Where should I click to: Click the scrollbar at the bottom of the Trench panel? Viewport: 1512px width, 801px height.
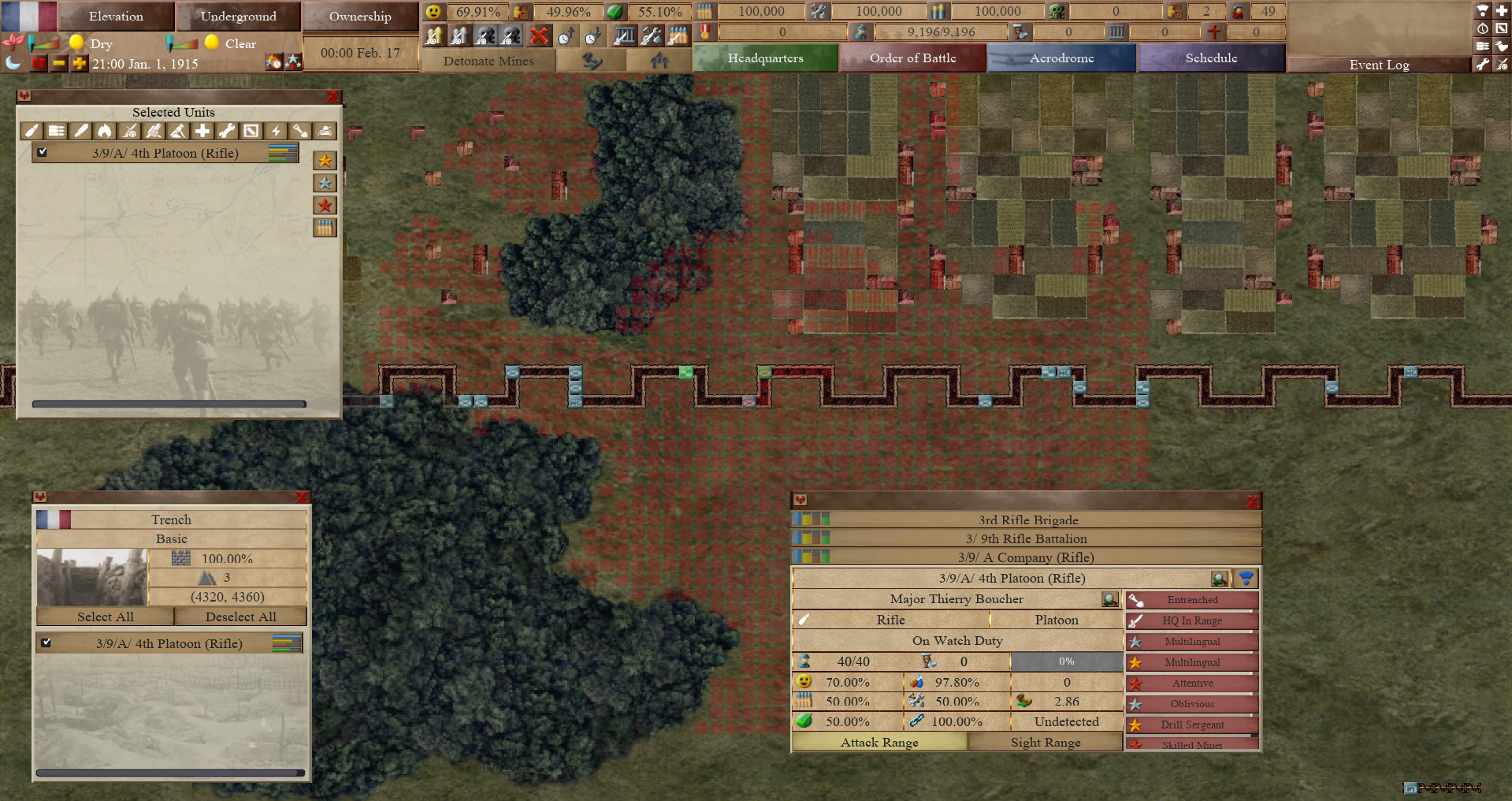point(171,773)
